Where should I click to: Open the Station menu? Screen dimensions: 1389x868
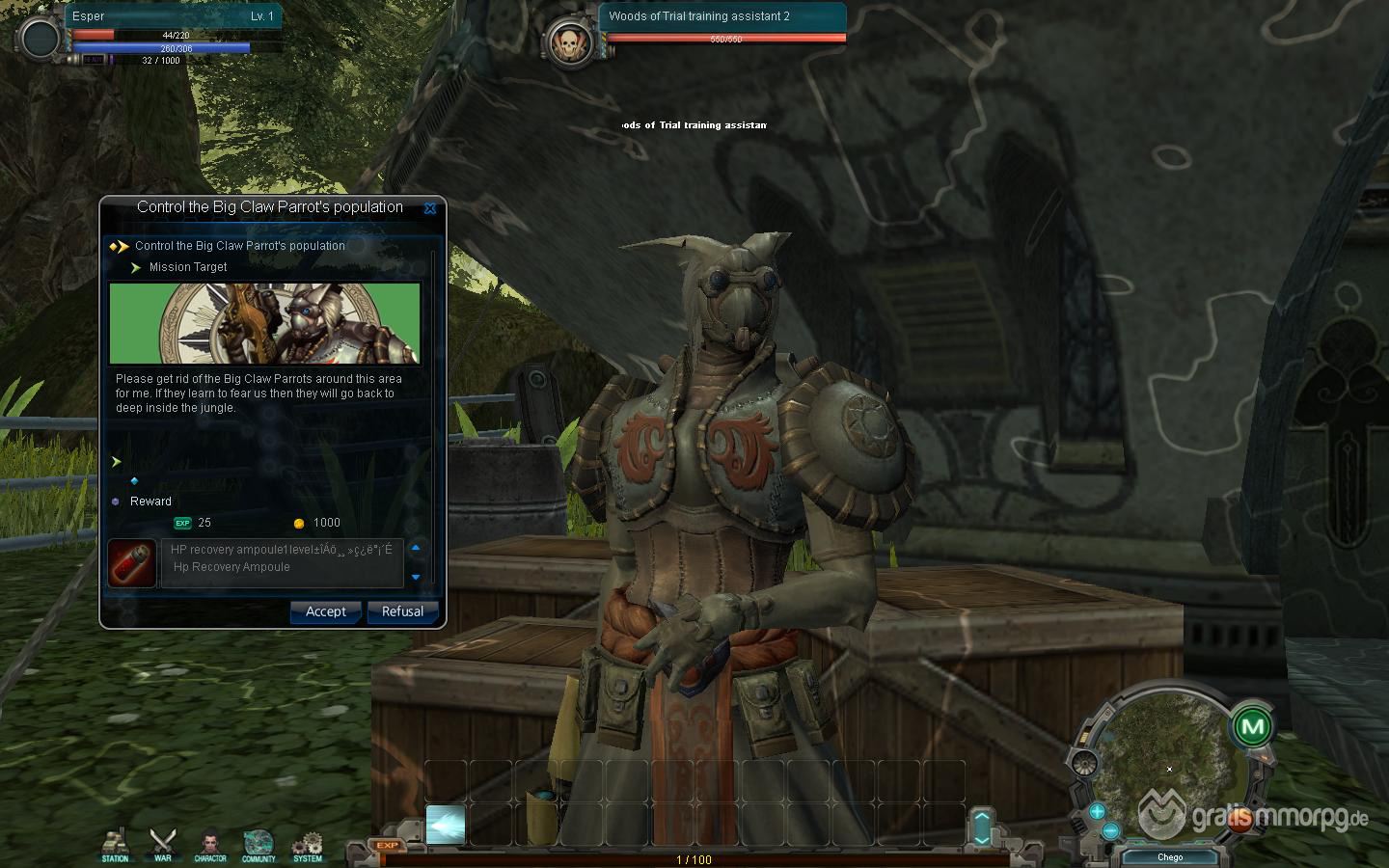point(115,845)
